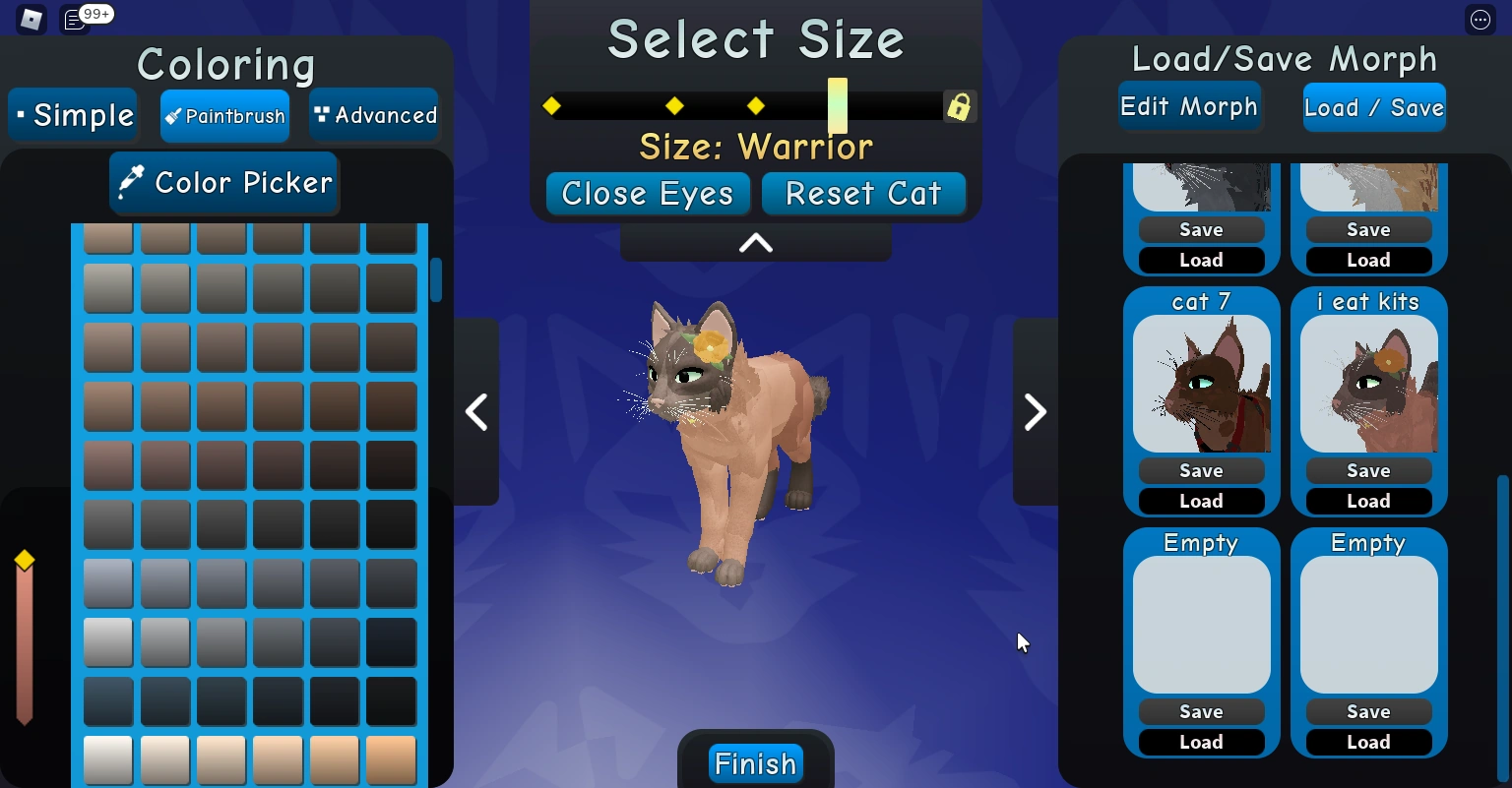1512x788 pixels.
Task: Reset the cat to default
Action: (863, 194)
